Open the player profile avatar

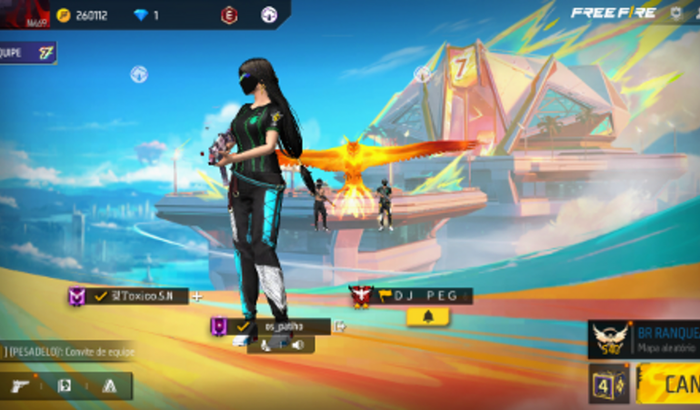[24, 14]
